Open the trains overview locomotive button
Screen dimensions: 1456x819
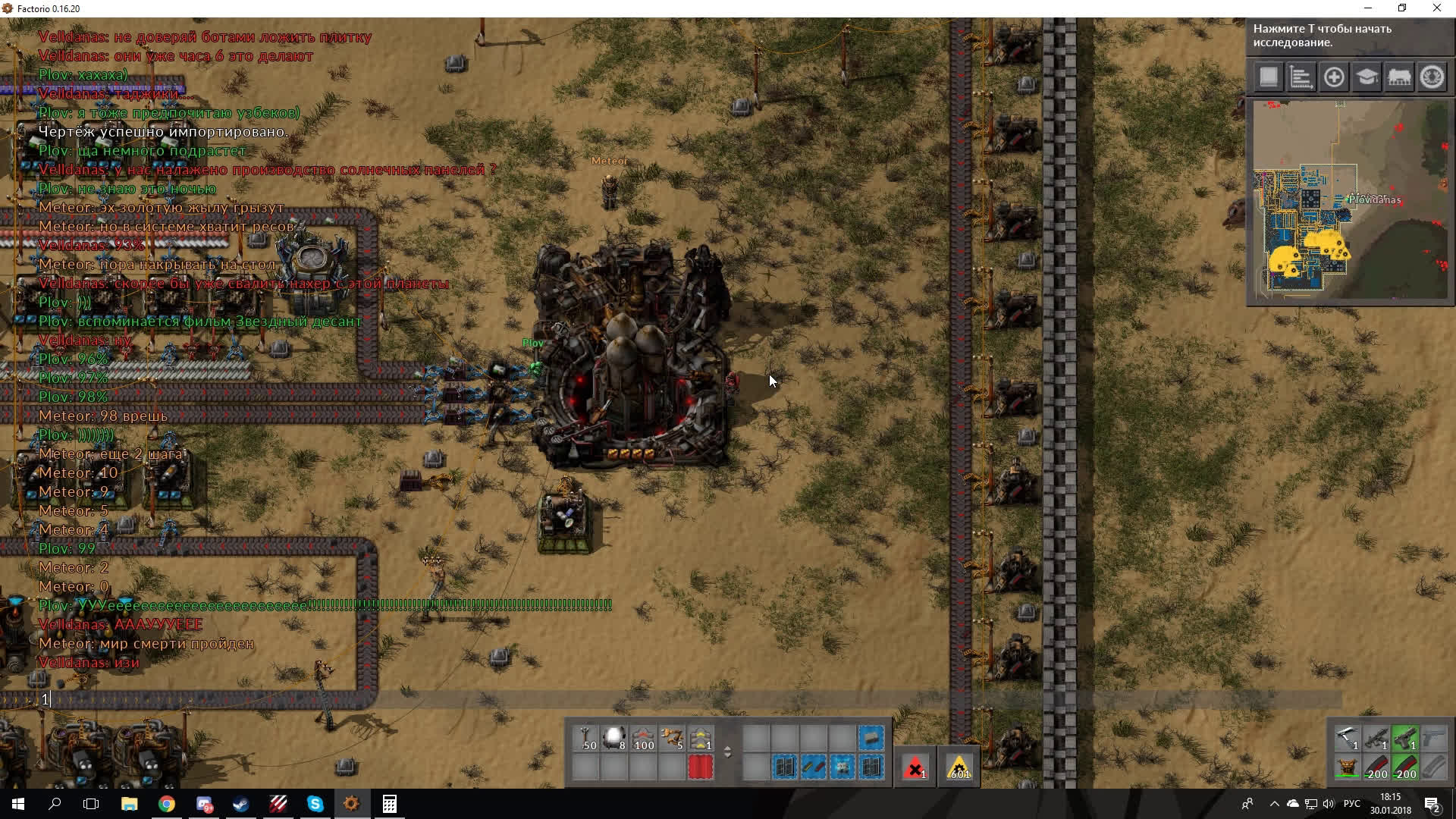pyautogui.click(x=1399, y=77)
